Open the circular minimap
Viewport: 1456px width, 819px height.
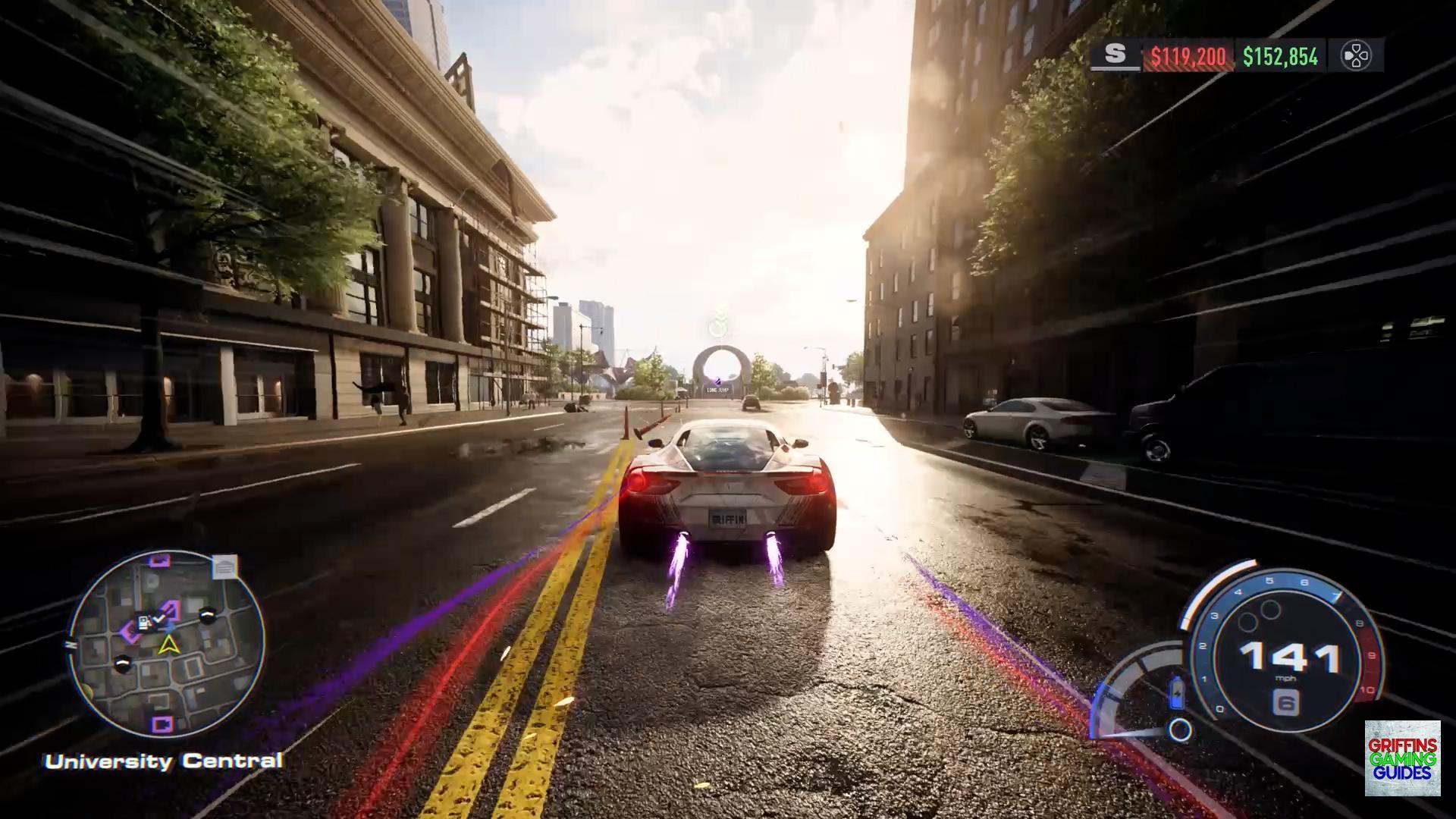pos(167,645)
